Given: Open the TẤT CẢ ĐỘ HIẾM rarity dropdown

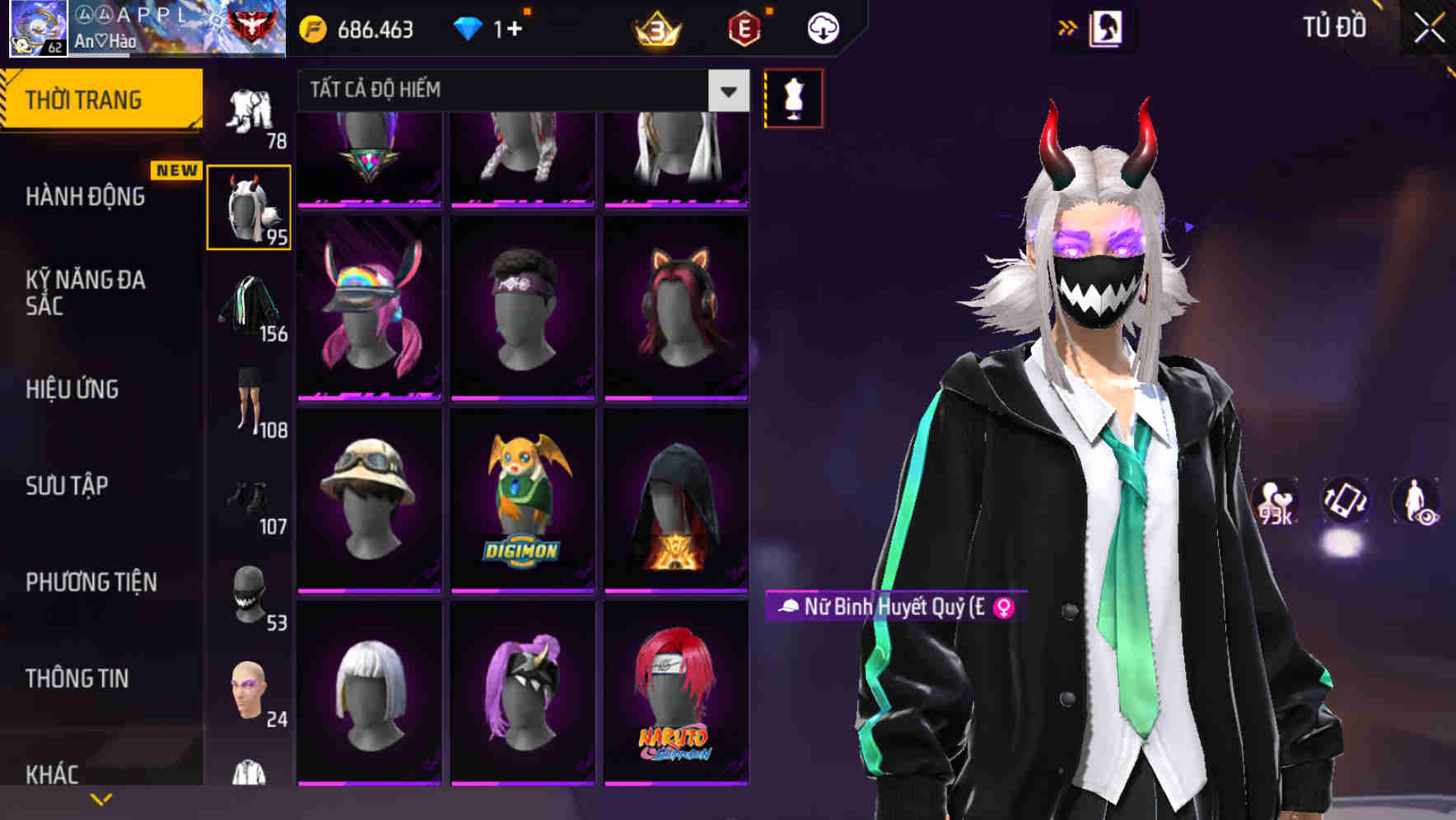Looking at the screenshot, I should pyautogui.click(x=519, y=91).
